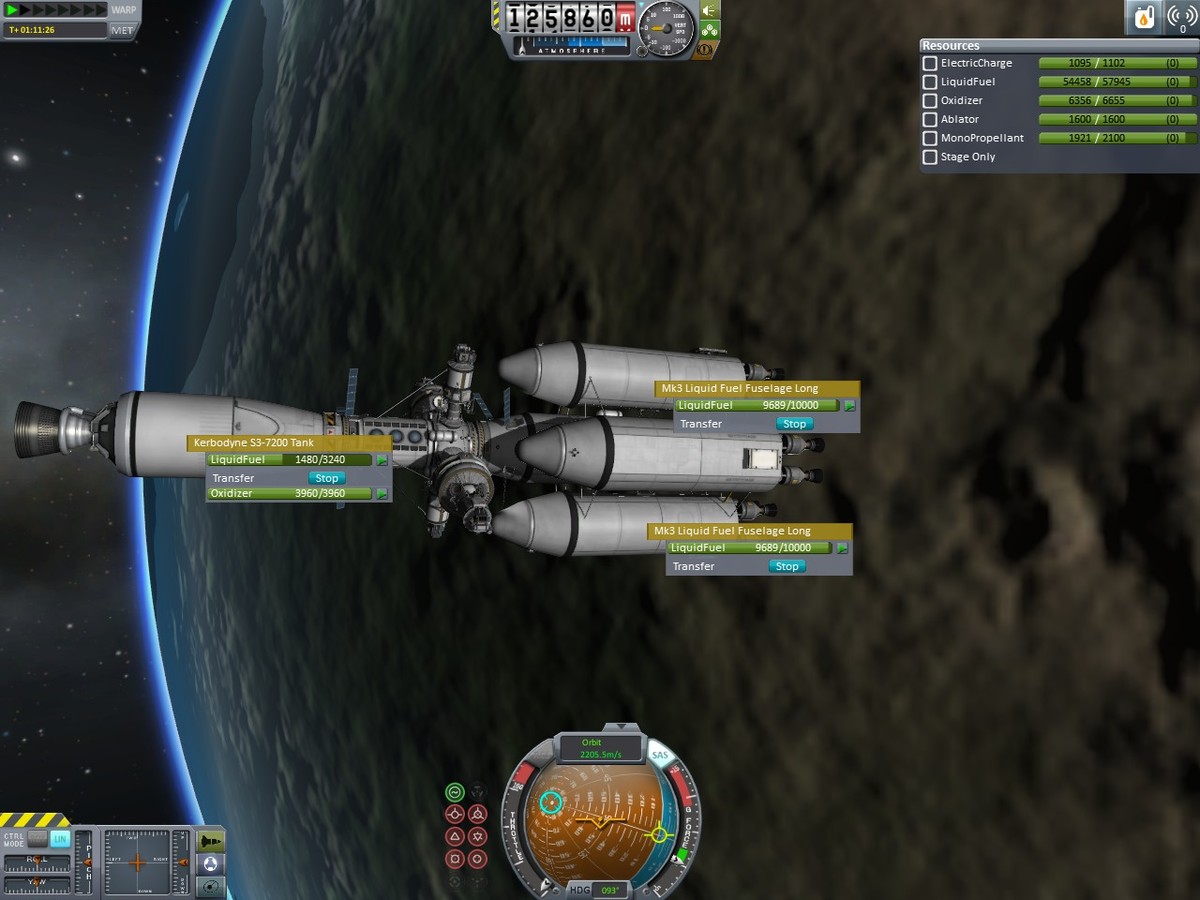Select the rocket staging mode button
The height and width of the screenshot is (900, 1200).
point(211,840)
